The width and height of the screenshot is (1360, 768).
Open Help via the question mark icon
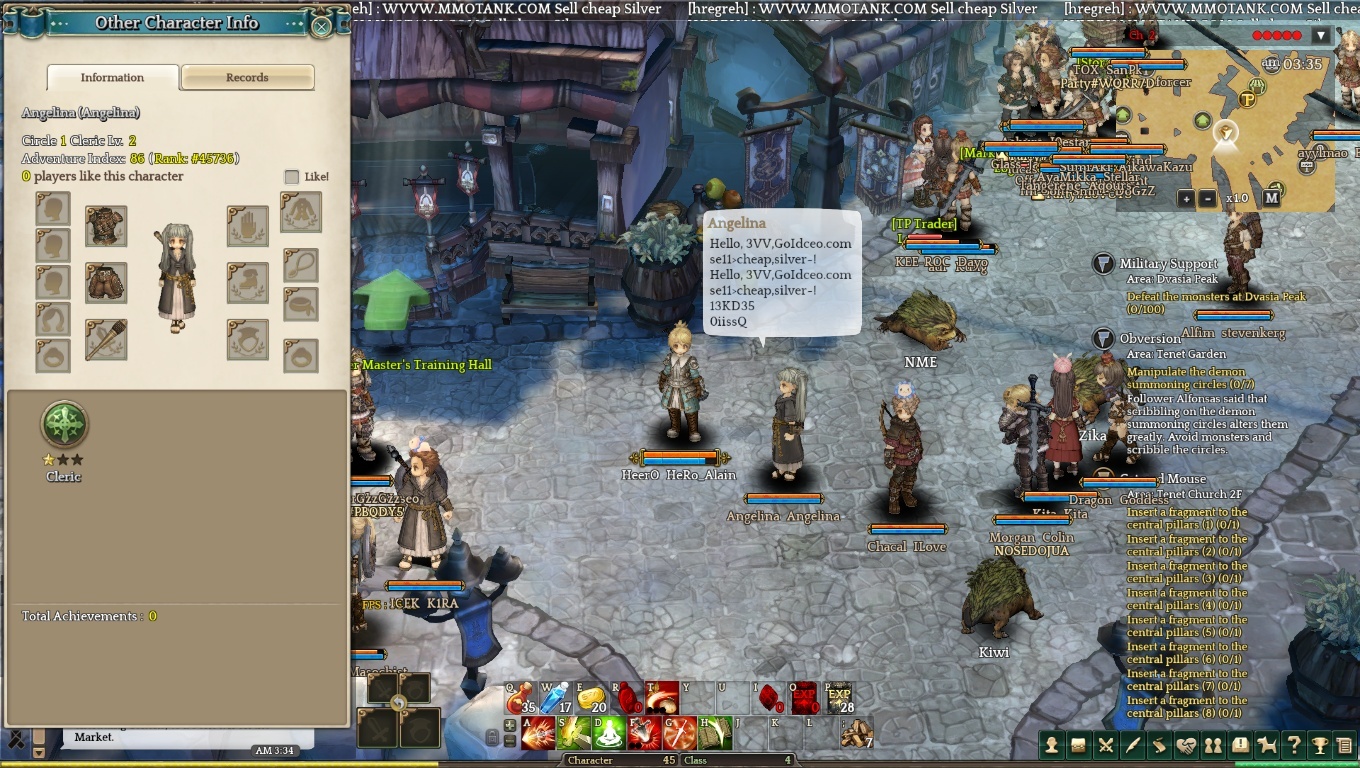(1294, 745)
